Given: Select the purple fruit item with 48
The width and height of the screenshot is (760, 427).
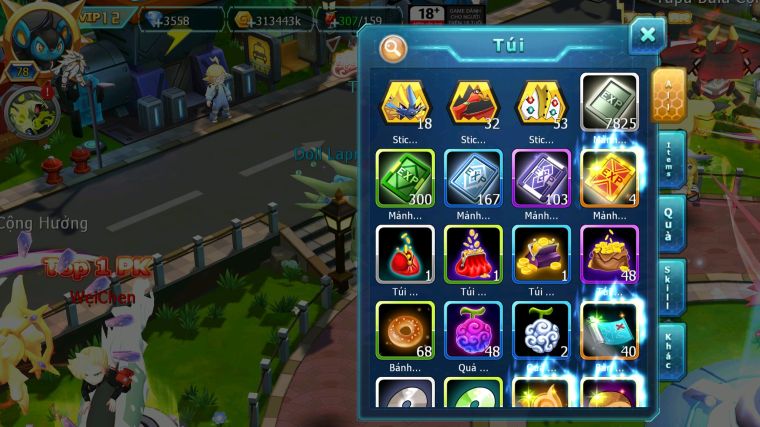Looking at the screenshot, I should pos(473,330).
